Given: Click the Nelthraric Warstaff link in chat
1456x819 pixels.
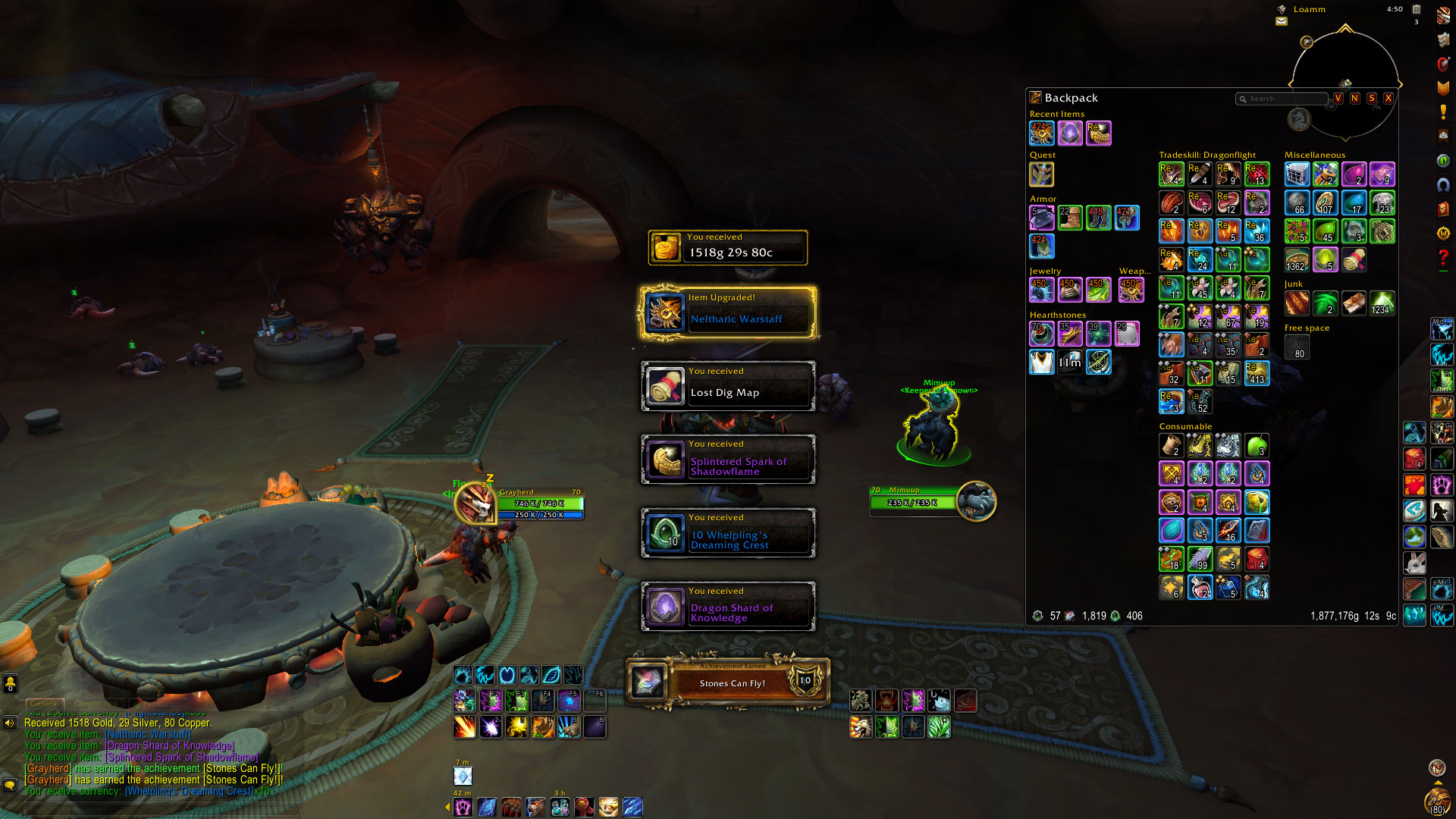Looking at the screenshot, I should [x=148, y=734].
